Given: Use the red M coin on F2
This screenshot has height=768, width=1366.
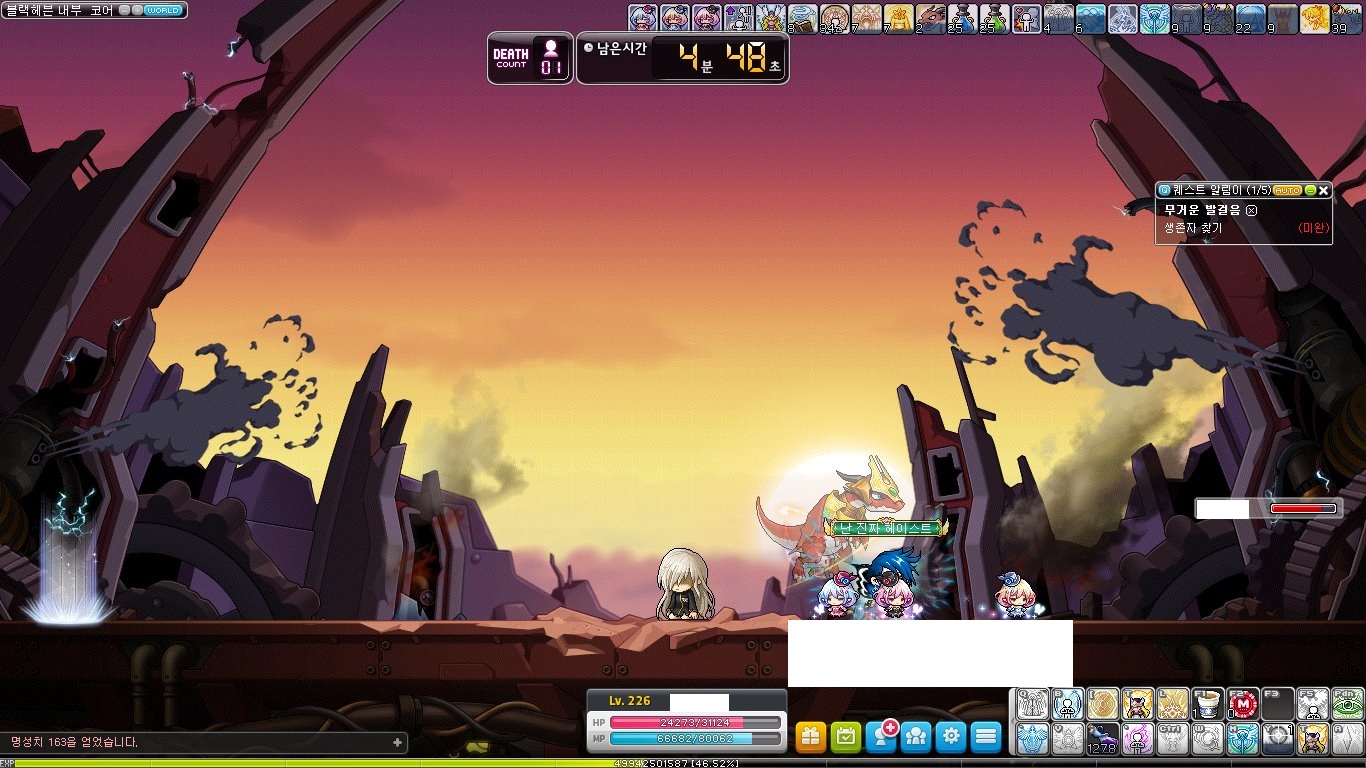Looking at the screenshot, I should pos(1243,704).
